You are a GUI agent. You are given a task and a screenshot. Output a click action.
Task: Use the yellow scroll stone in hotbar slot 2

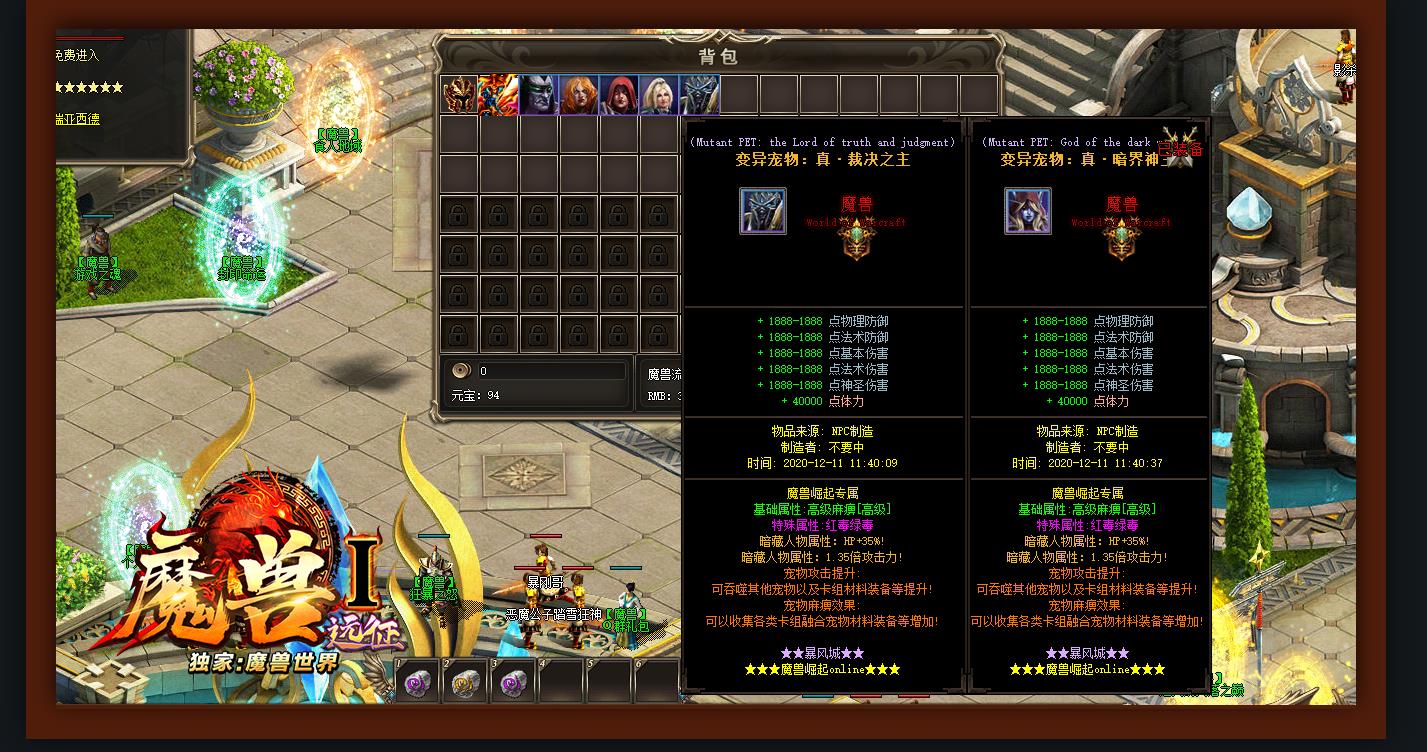pos(465,682)
